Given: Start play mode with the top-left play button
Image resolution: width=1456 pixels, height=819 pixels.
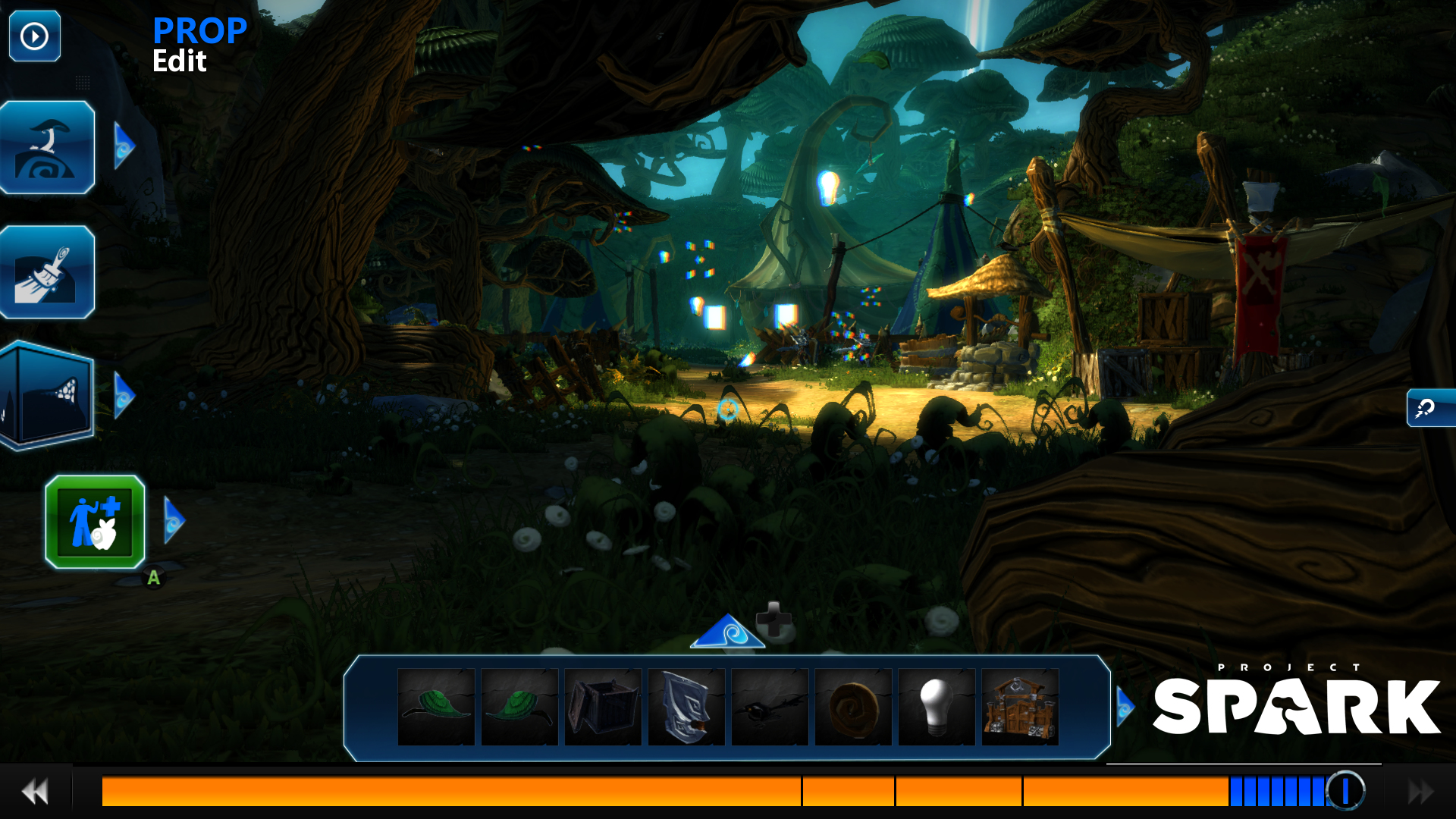Looking at the screenshot, I should 34,36.
